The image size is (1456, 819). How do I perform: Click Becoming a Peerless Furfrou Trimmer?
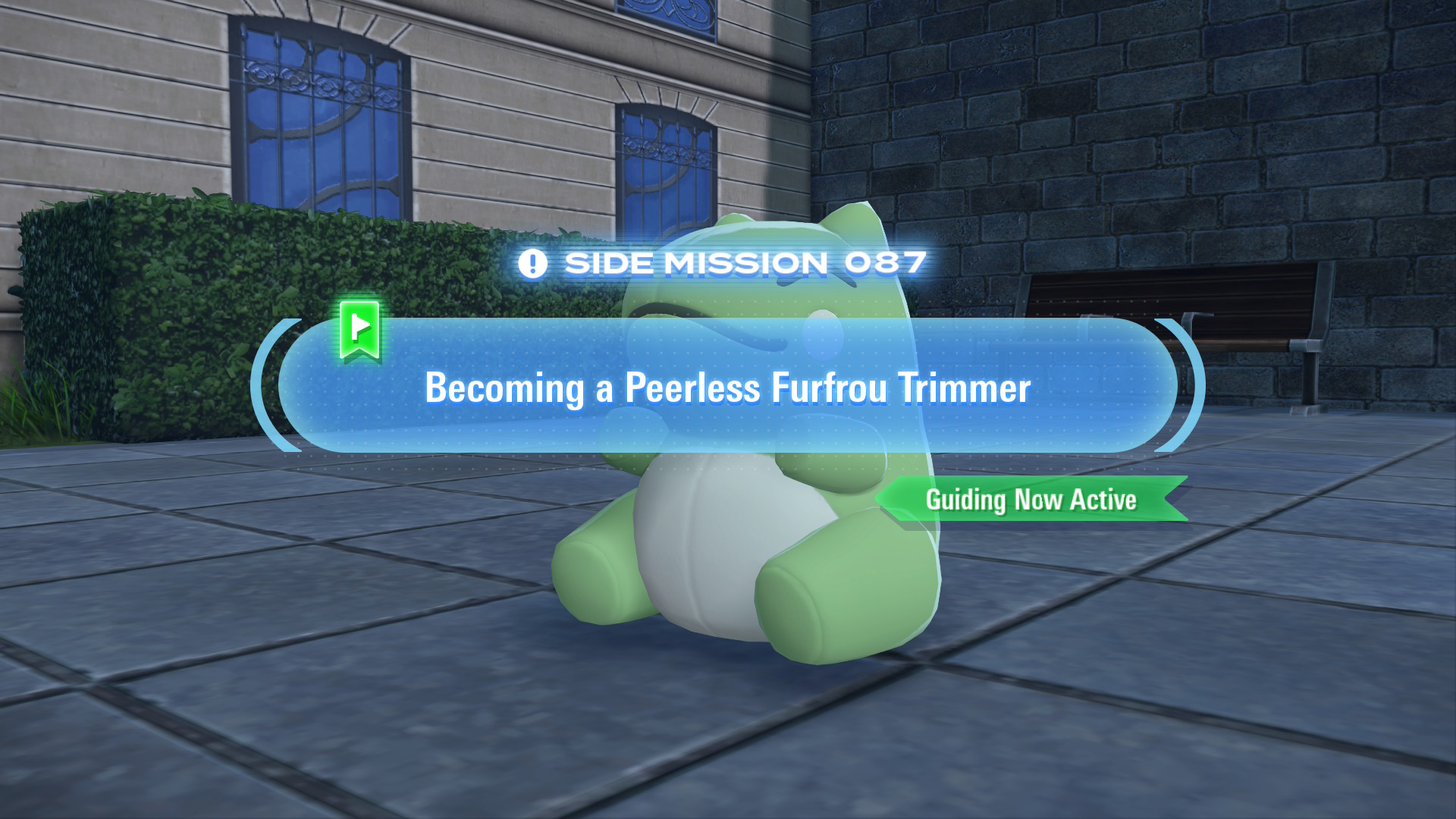[728, 388]
